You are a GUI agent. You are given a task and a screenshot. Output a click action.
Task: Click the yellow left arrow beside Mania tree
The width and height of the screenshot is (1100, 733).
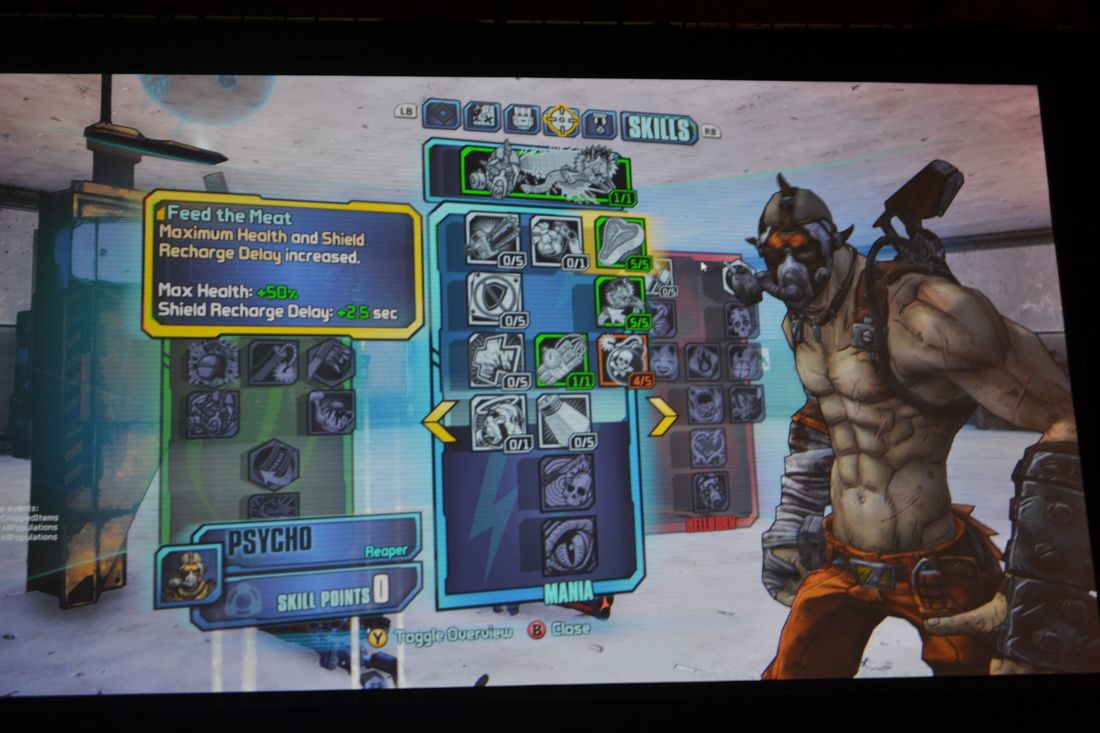click(x=440, y=420)
